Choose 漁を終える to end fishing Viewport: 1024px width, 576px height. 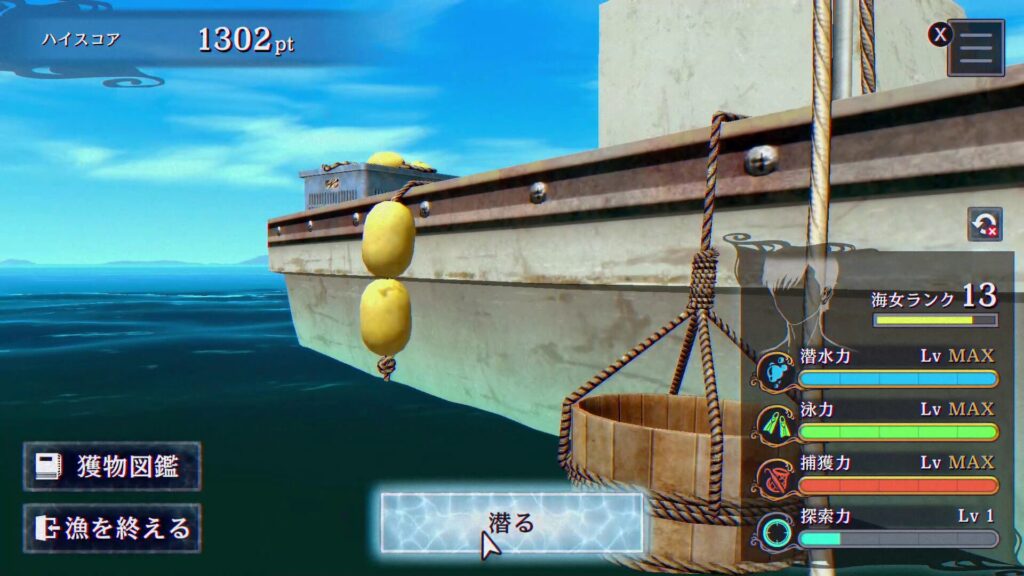(113, 528)
